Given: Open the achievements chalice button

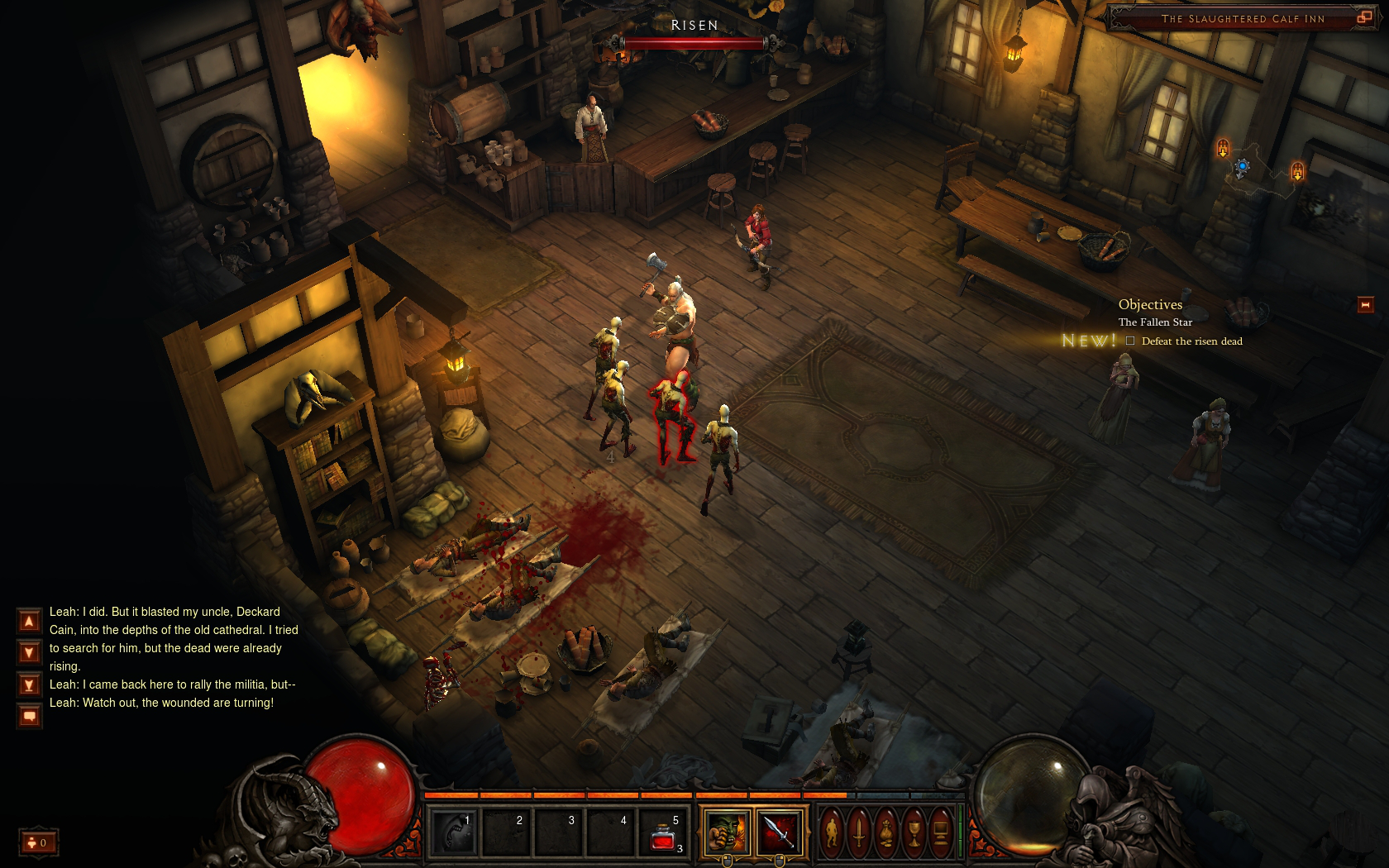Looking at the screenshot, I should point(914,832).
